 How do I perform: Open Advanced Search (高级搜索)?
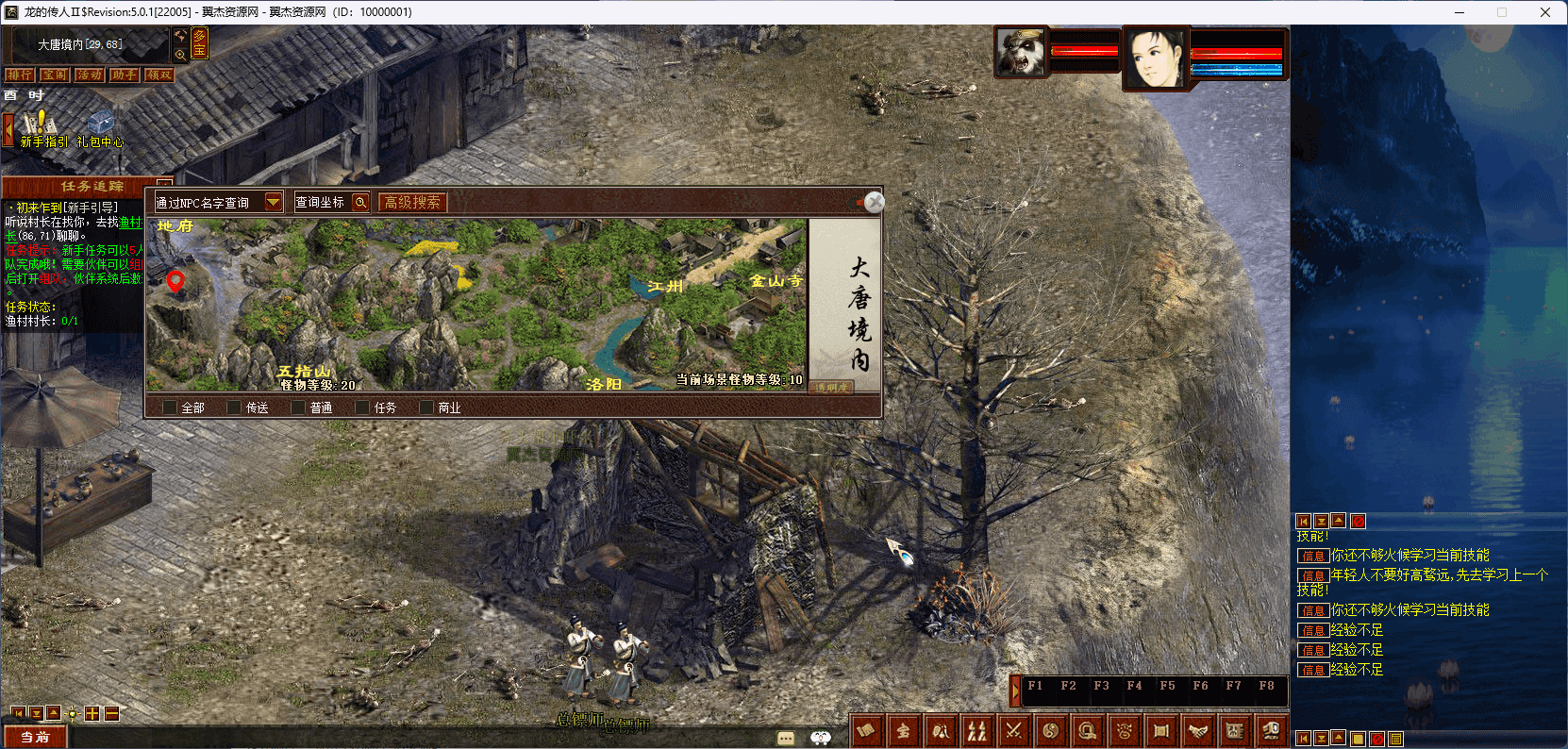pyautogui.click(x=412, y=202)
